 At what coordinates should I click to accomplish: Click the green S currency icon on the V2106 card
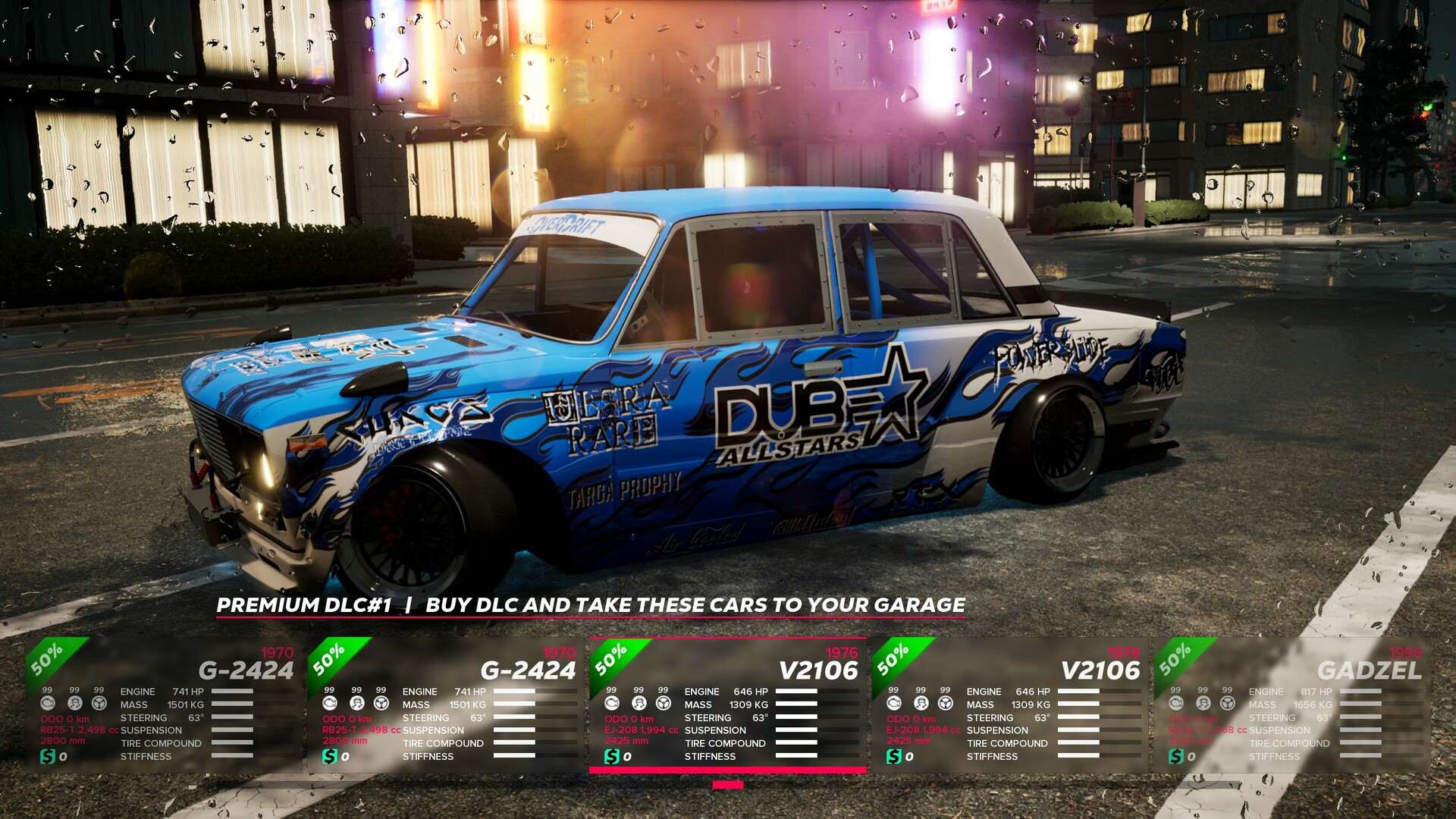click(x=611, y=755)
